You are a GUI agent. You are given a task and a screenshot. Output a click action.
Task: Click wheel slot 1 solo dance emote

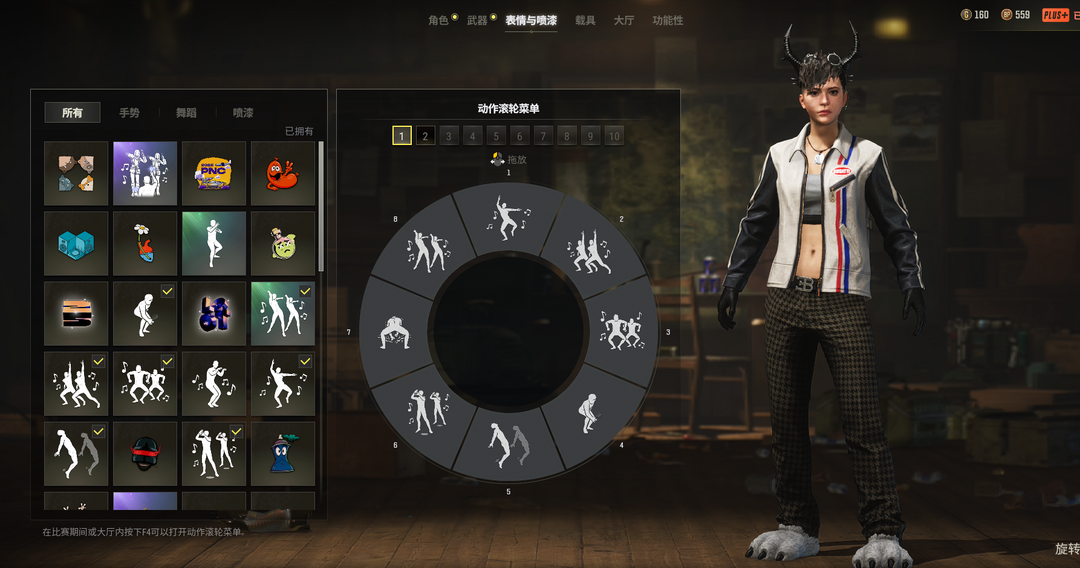pyautogui.click(x=508, y=215)
